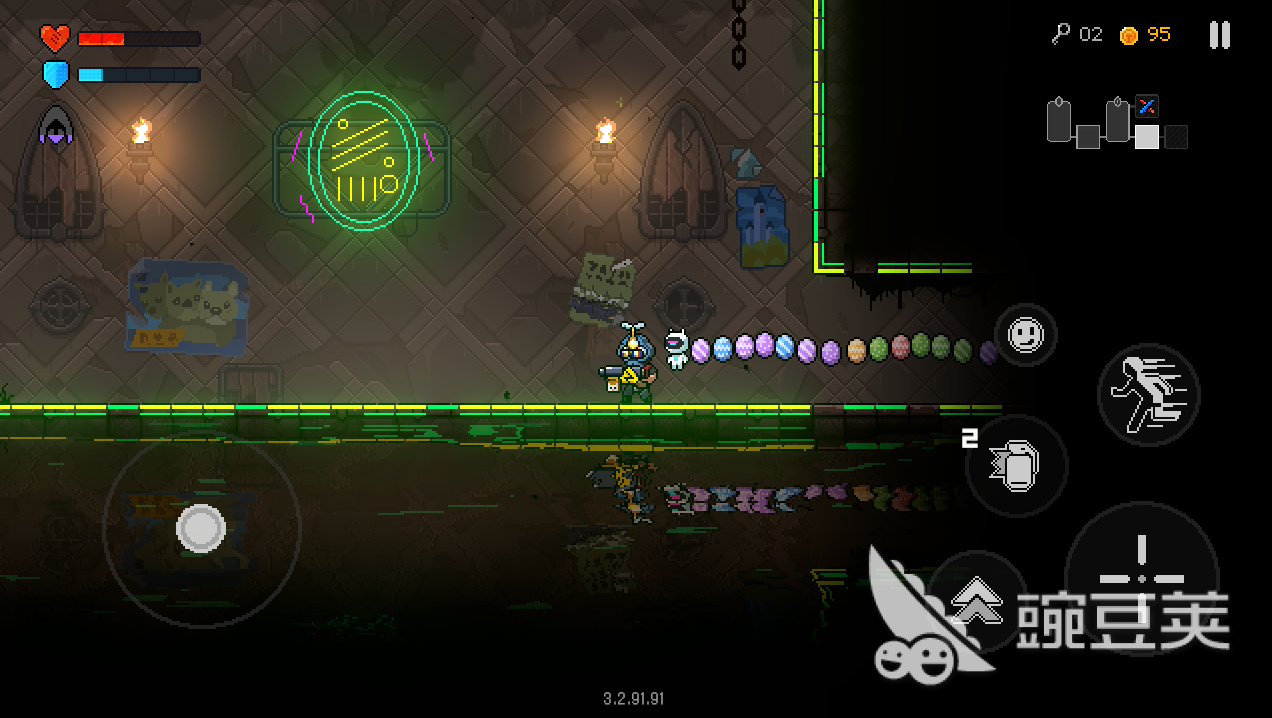1272x718 pixels.
Task: Open the dungeon room minimap
Action: (x=1116, y=123)
